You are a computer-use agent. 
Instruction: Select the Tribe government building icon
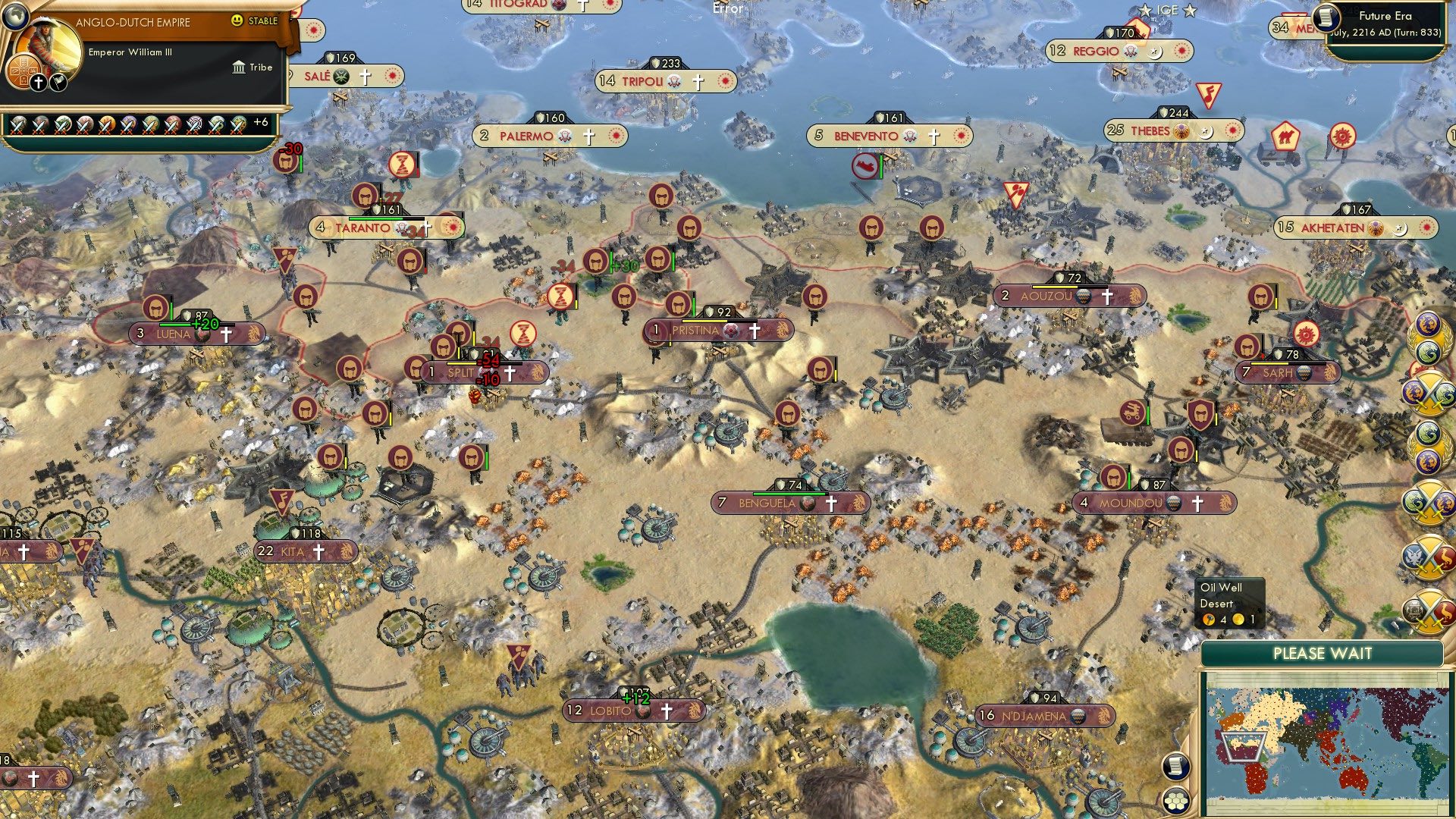coord(239,67)
